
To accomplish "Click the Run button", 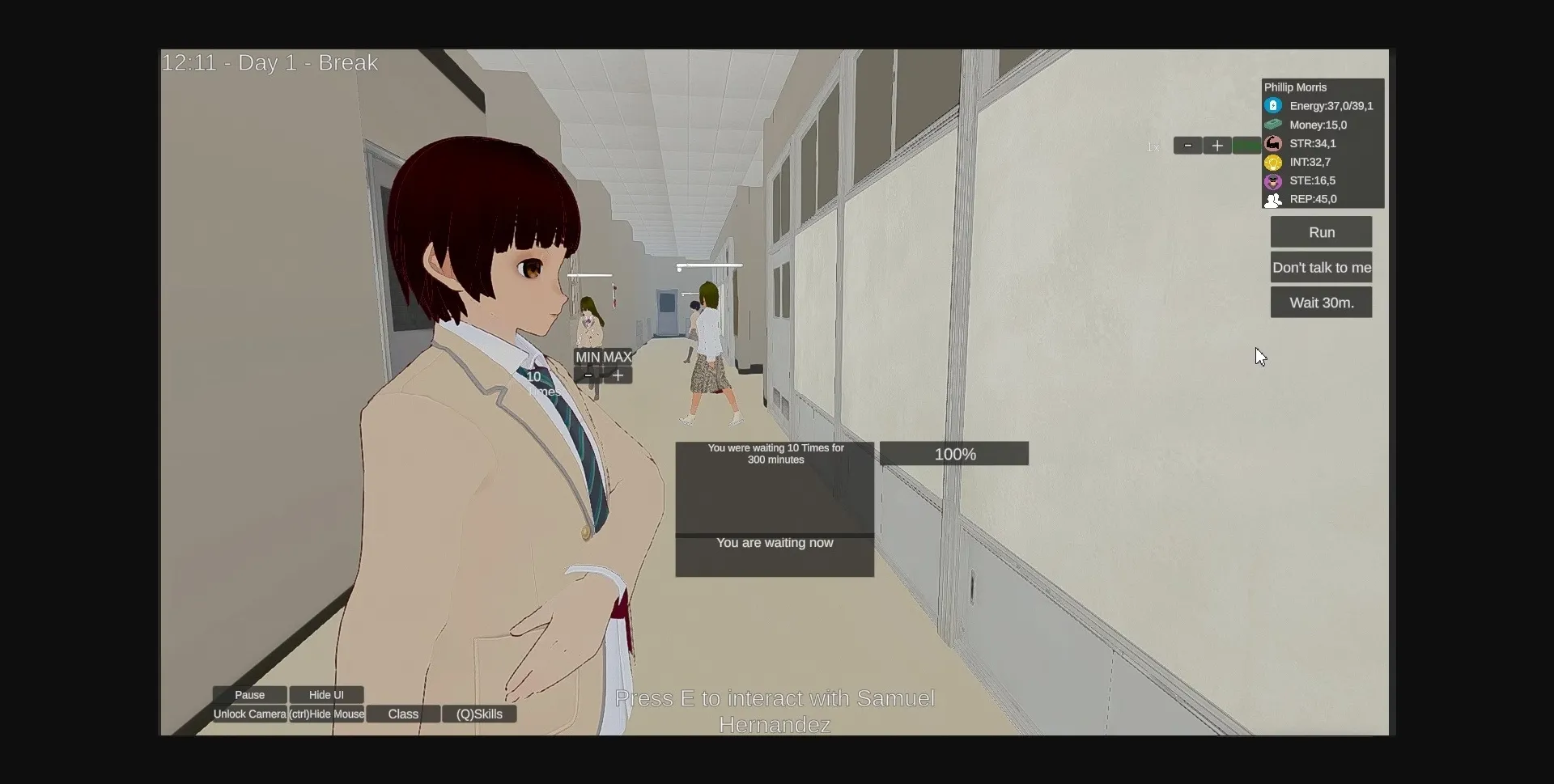I will pyautogui.click(x=1321, y=231).
